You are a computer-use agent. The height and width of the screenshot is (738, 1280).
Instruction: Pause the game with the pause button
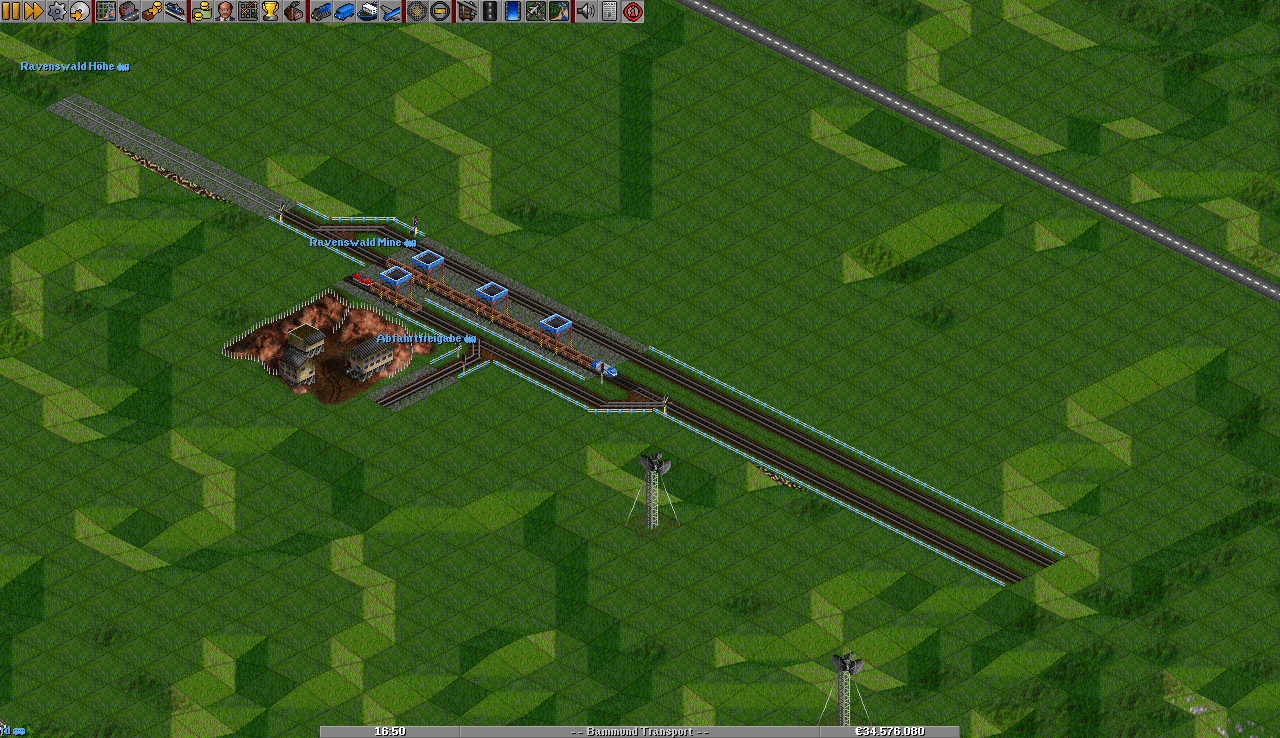11,11
